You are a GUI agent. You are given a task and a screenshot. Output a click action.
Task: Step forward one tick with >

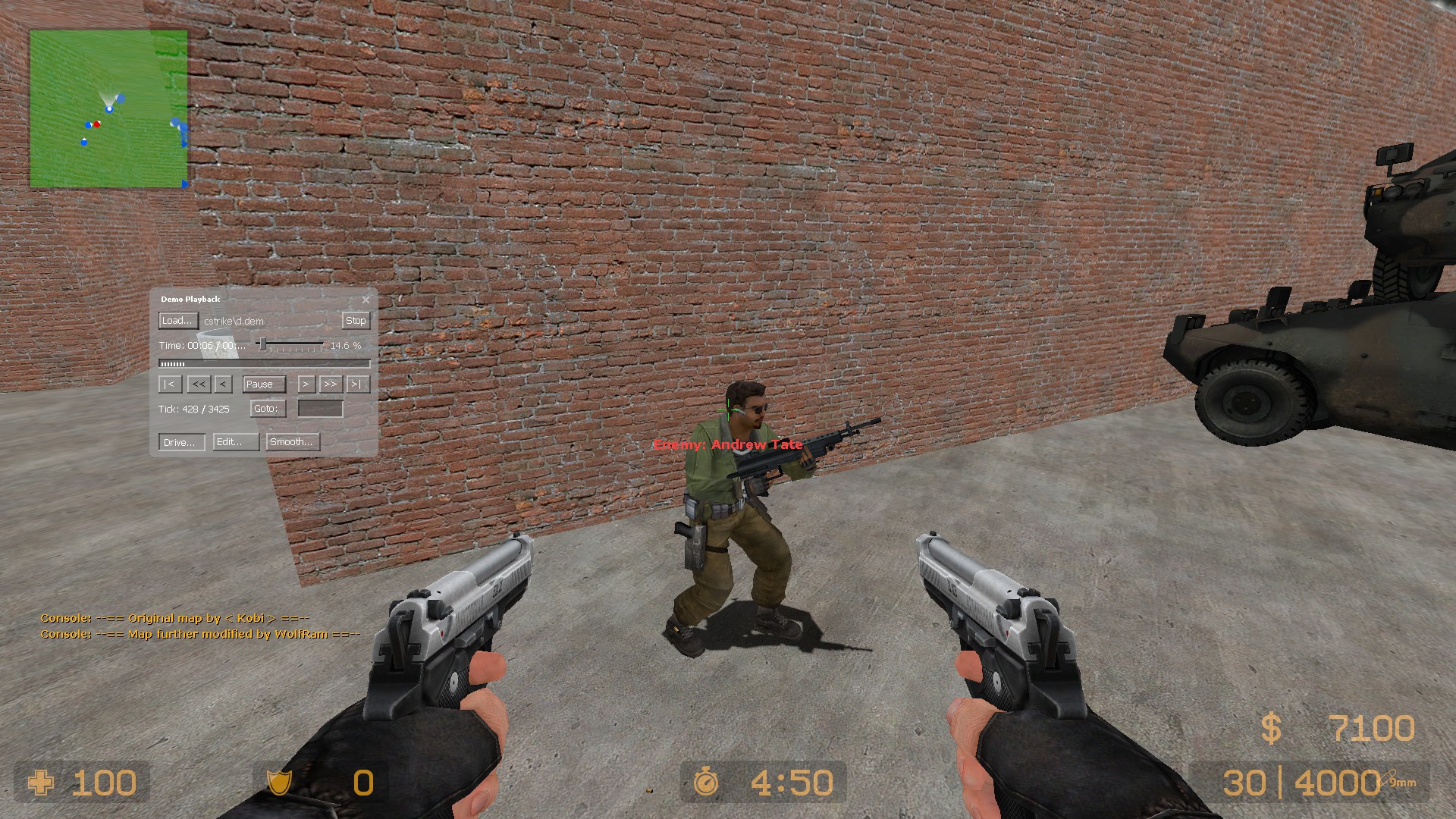click(306, 384)
